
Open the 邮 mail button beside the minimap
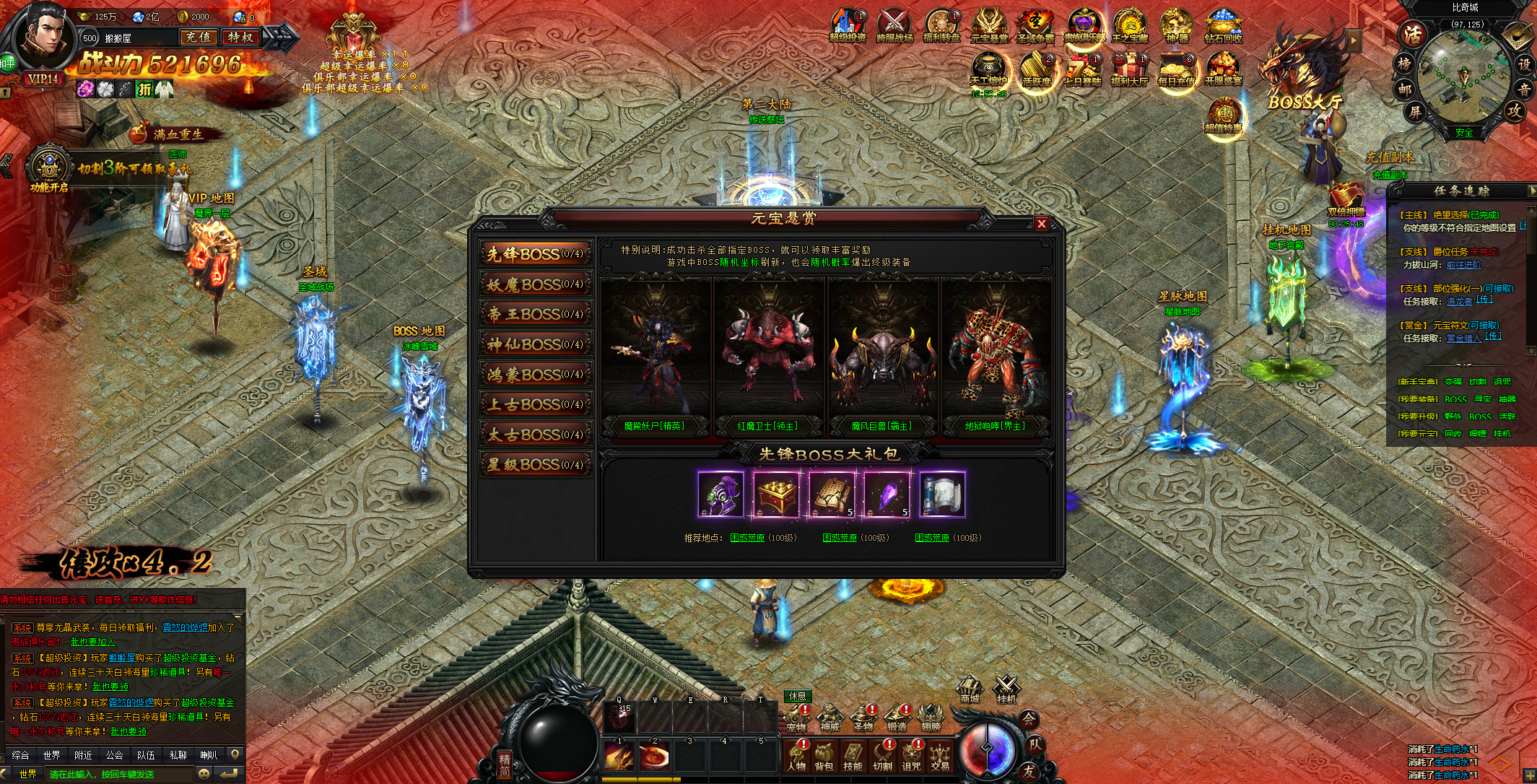point(1404,89)
